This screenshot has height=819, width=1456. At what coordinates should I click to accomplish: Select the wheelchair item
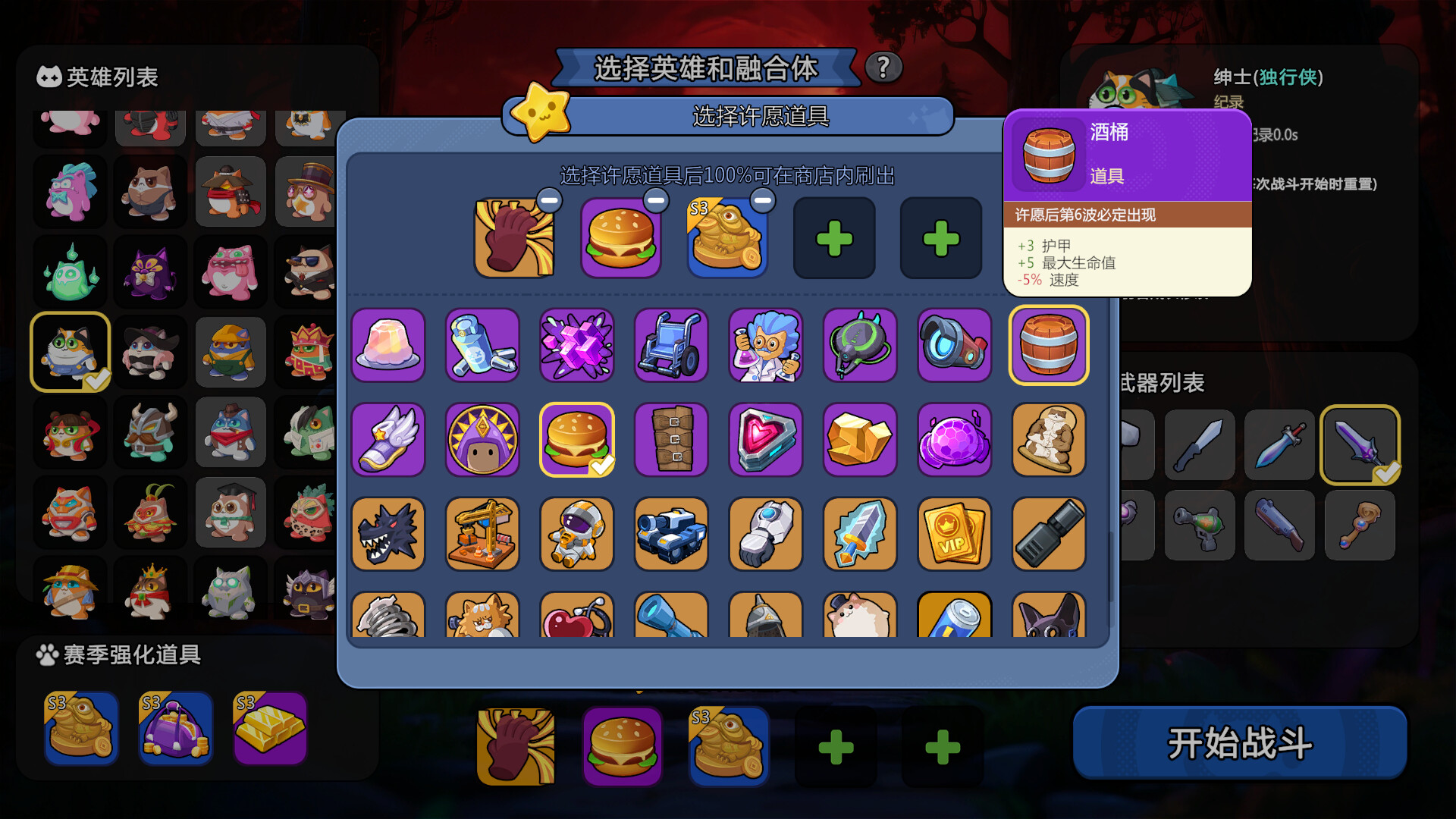coord(671,347)
